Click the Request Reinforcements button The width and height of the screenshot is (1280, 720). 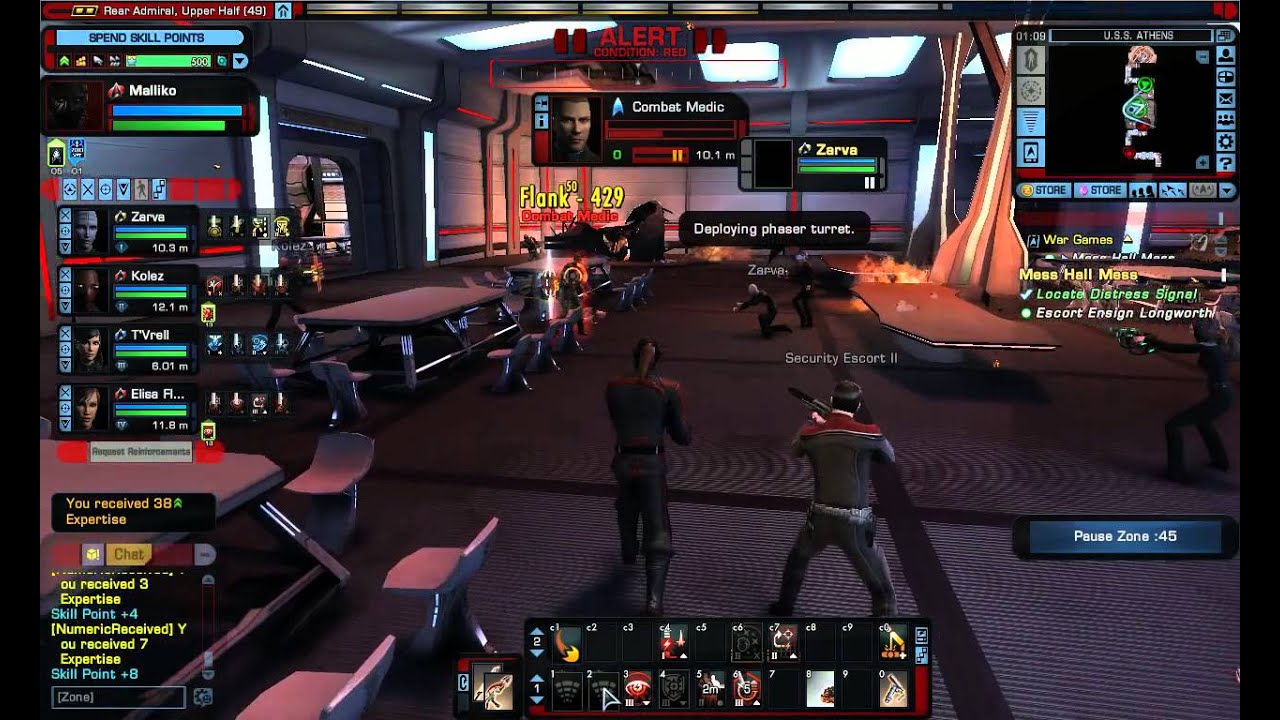point(140,452)
